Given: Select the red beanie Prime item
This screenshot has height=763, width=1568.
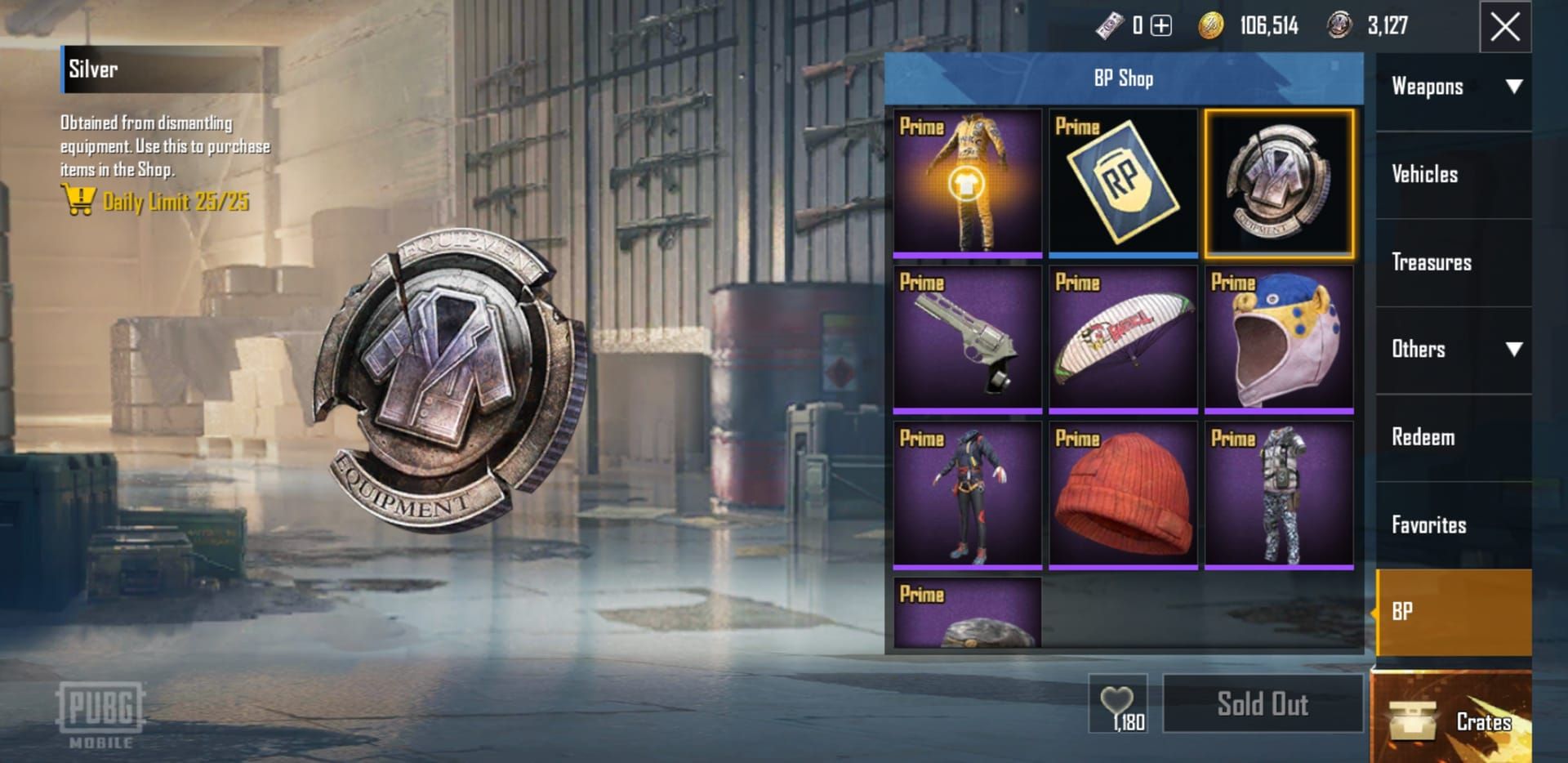Looking at the screenshot, I should click(x=1123, y=495).
